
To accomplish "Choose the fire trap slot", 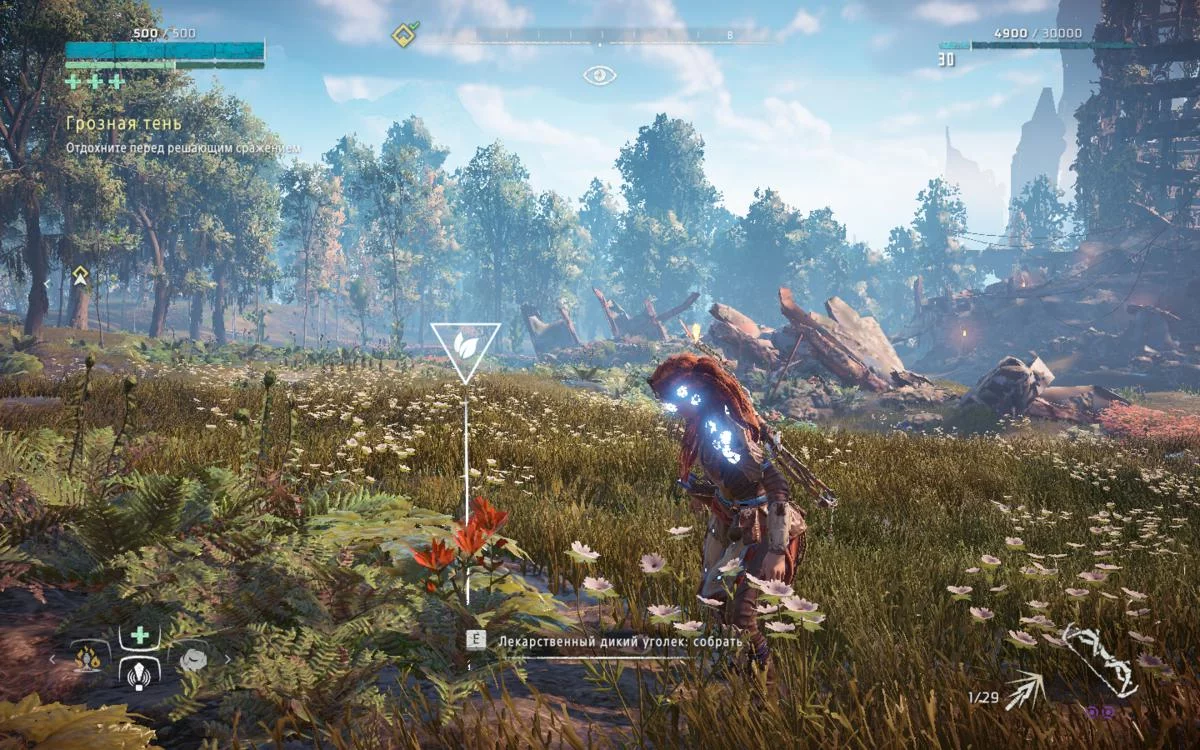I will click(89, 658).
